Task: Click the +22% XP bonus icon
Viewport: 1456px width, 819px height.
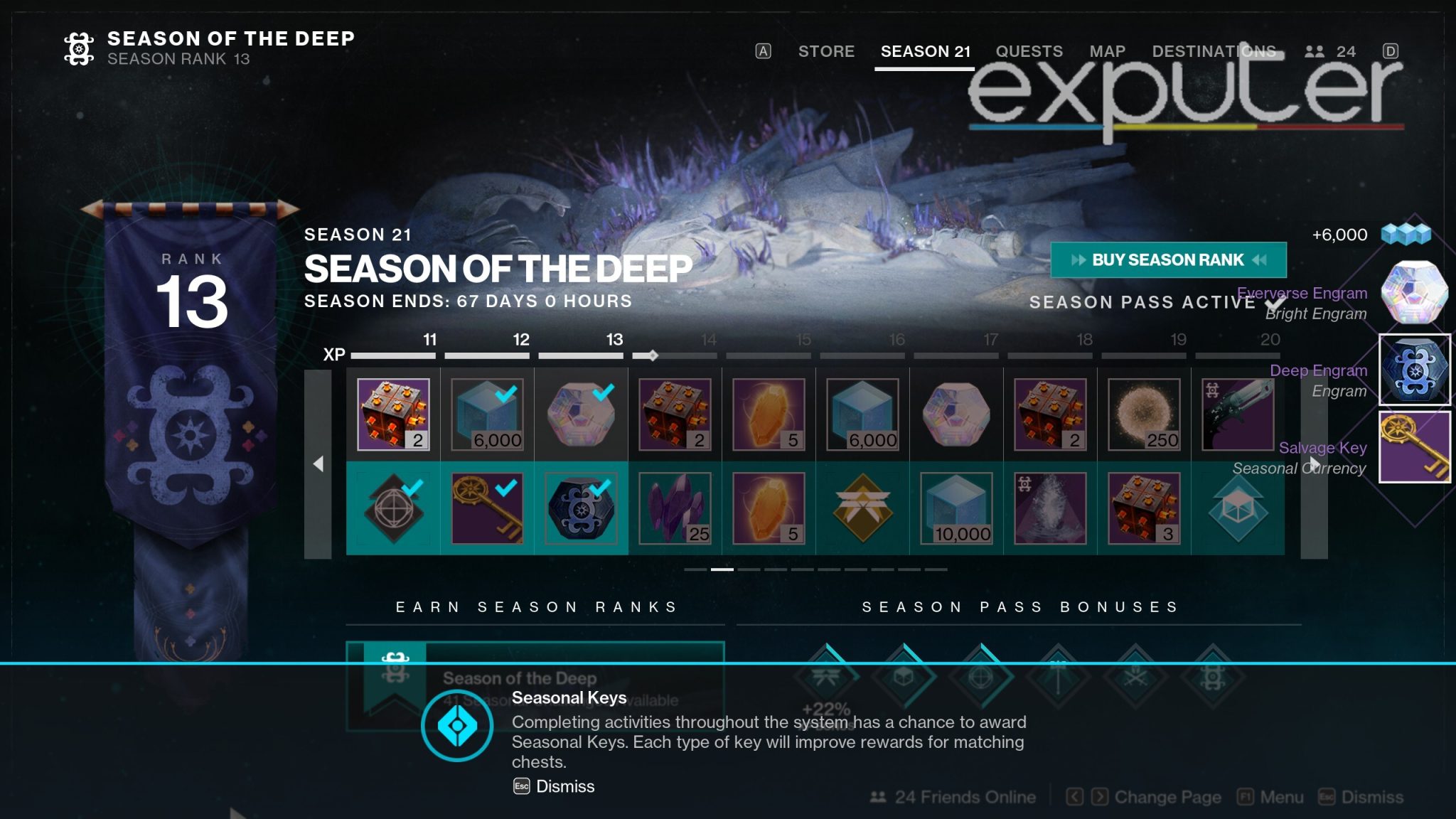Action: 828,686
